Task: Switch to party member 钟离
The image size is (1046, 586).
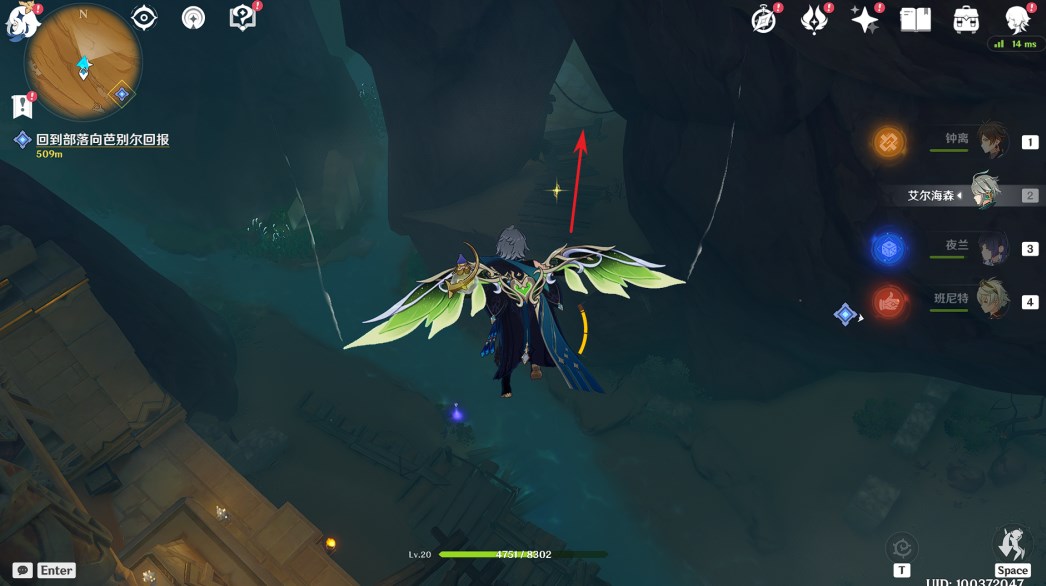Action: 992,140
